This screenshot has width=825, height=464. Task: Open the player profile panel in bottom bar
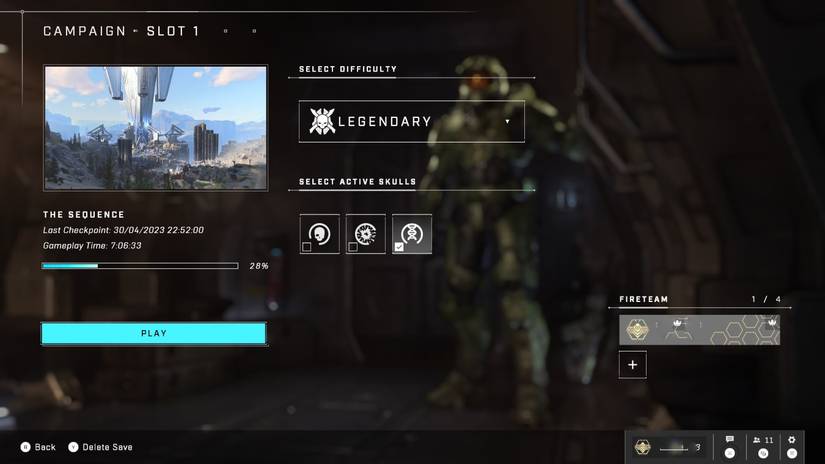[x=665, y=447]
